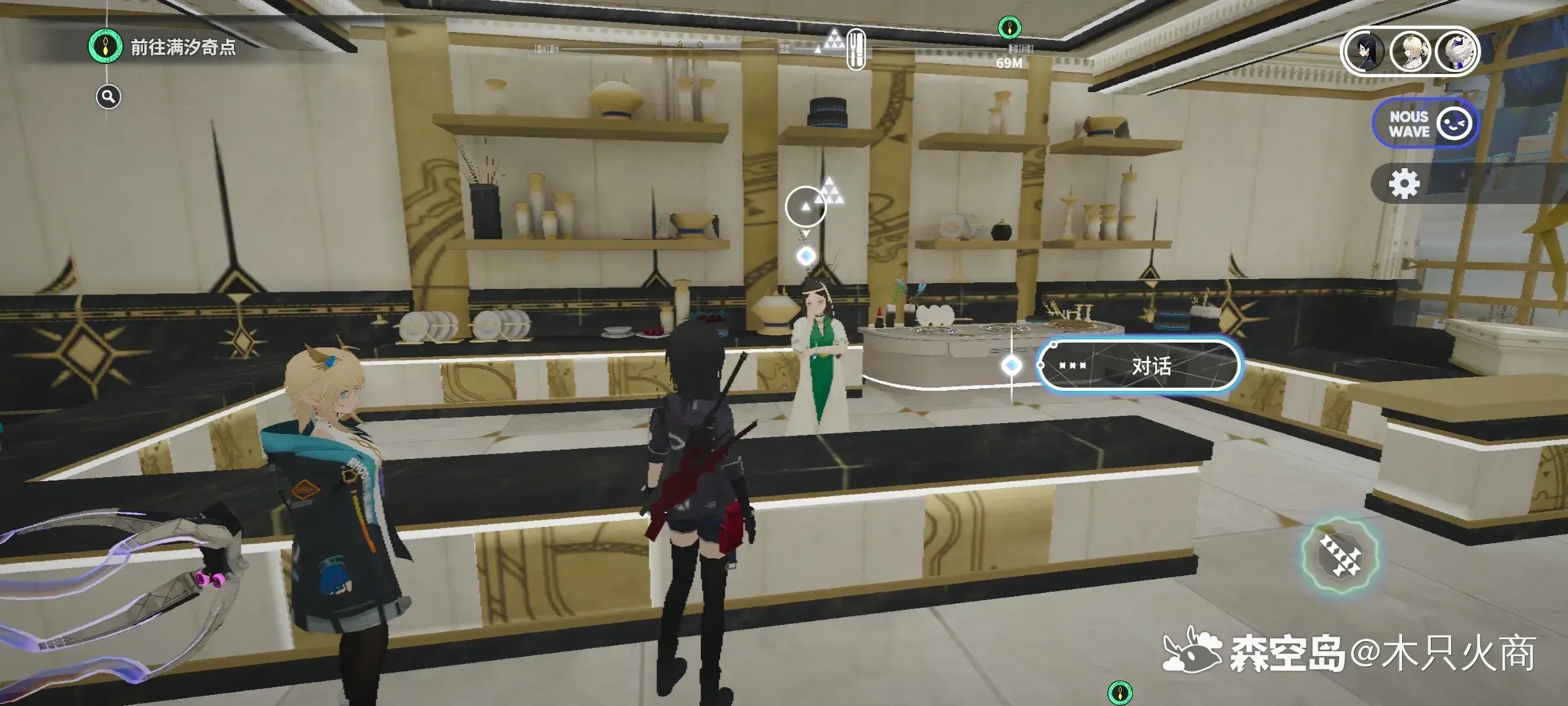The width and height of the screenshot is (1568, 706).
Task: Toggle the NOUS WAVE button
Action: 1424,124
